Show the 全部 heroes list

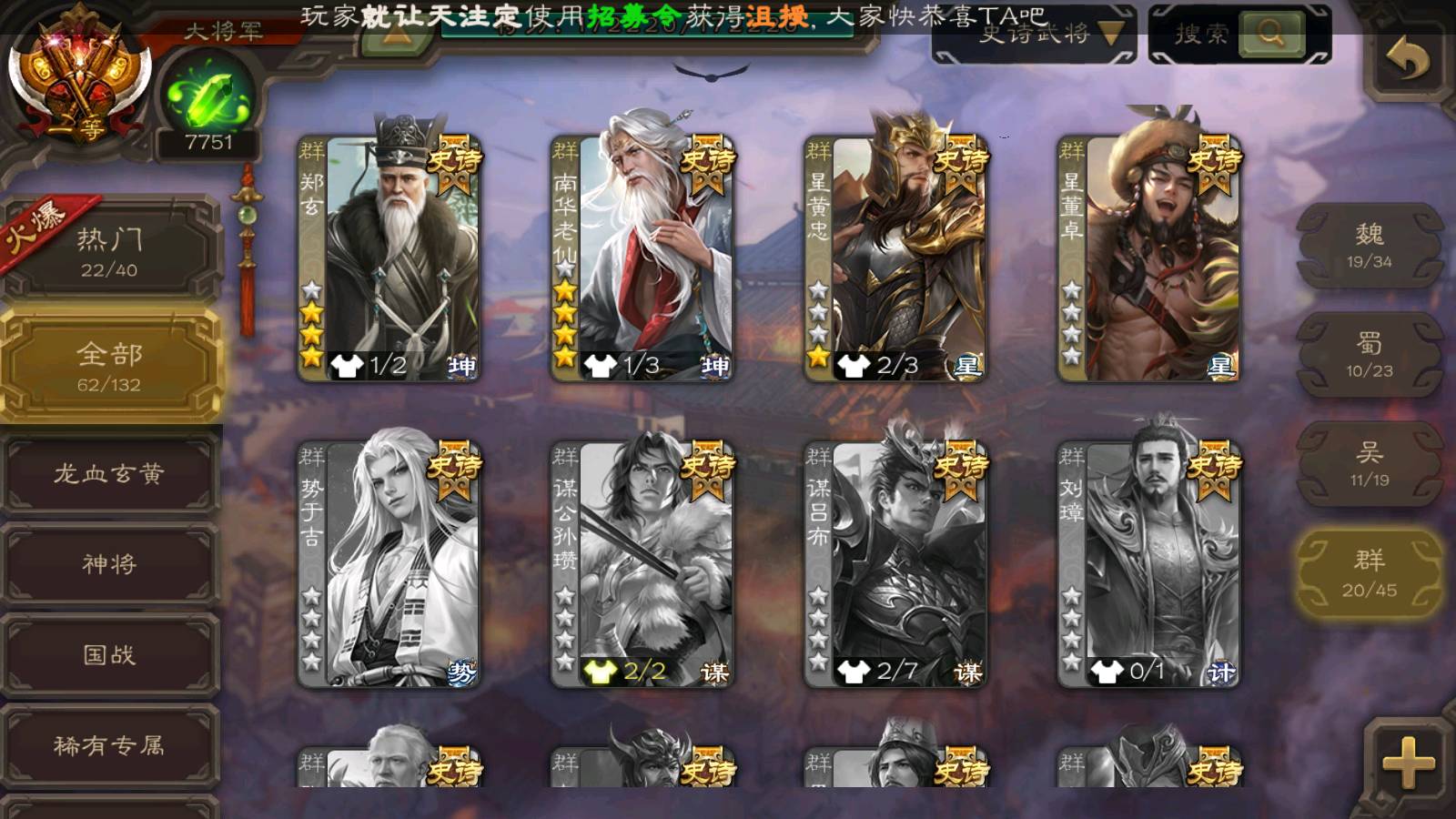(x=109, y=366)
